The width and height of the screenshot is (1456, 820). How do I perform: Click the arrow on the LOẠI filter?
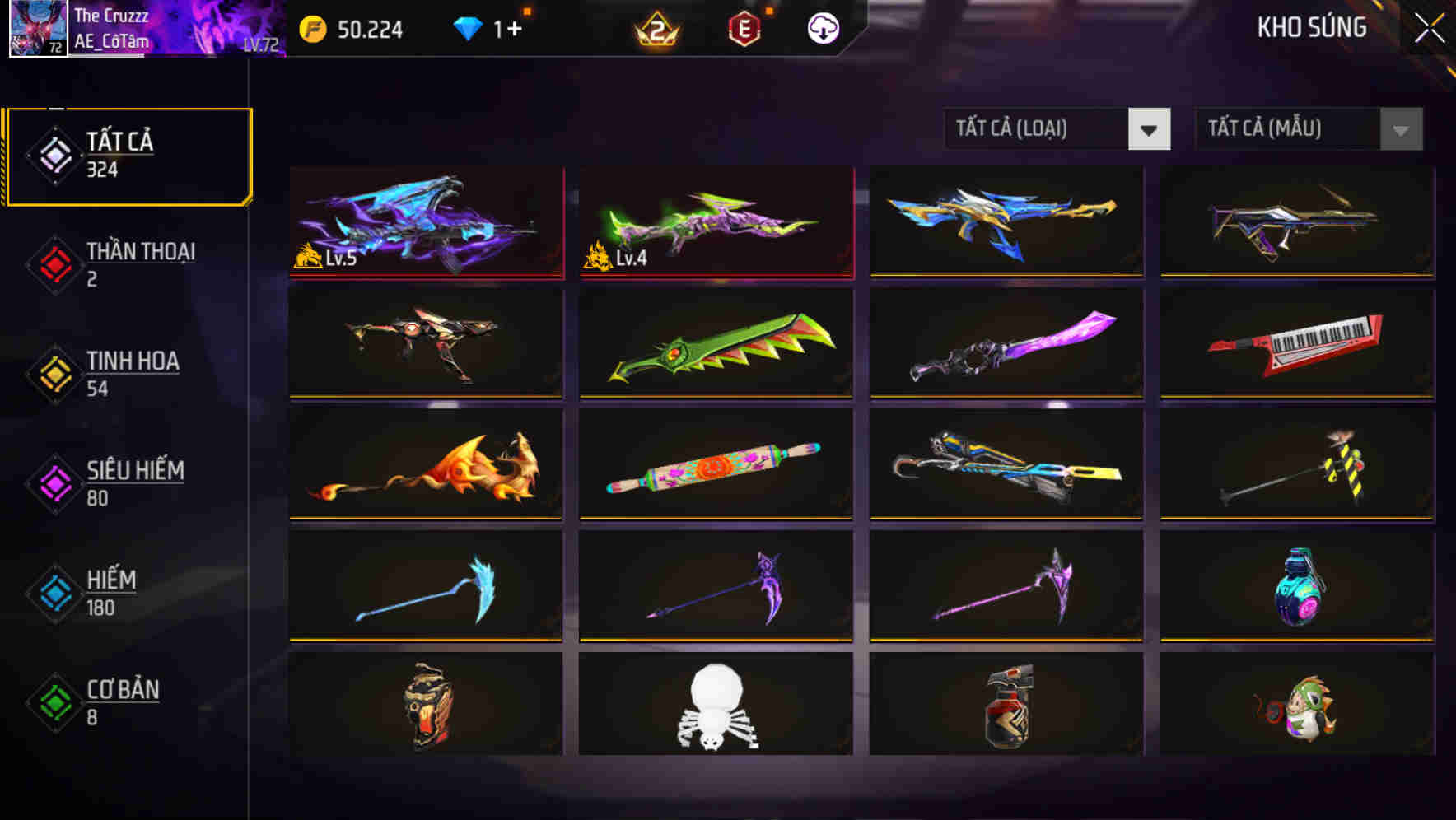coord(1150,129)
